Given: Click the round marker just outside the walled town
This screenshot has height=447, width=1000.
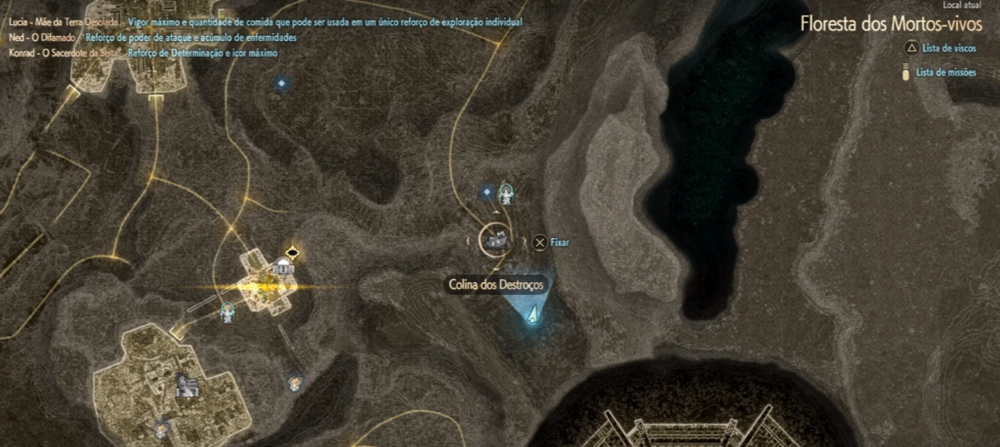Looking at the screenshot, I should pos(295,381).
